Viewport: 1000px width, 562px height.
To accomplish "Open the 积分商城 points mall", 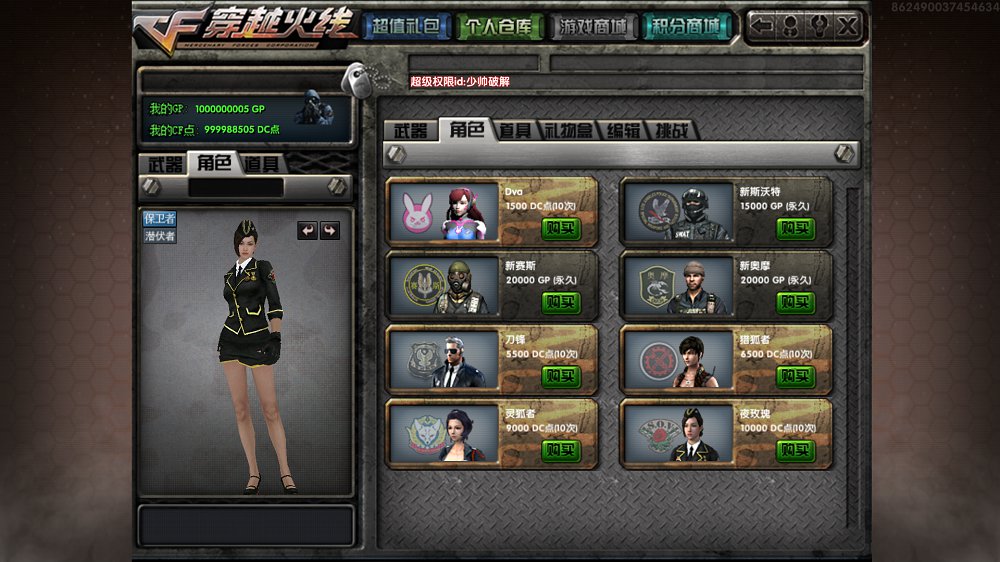I will (686, 27).
